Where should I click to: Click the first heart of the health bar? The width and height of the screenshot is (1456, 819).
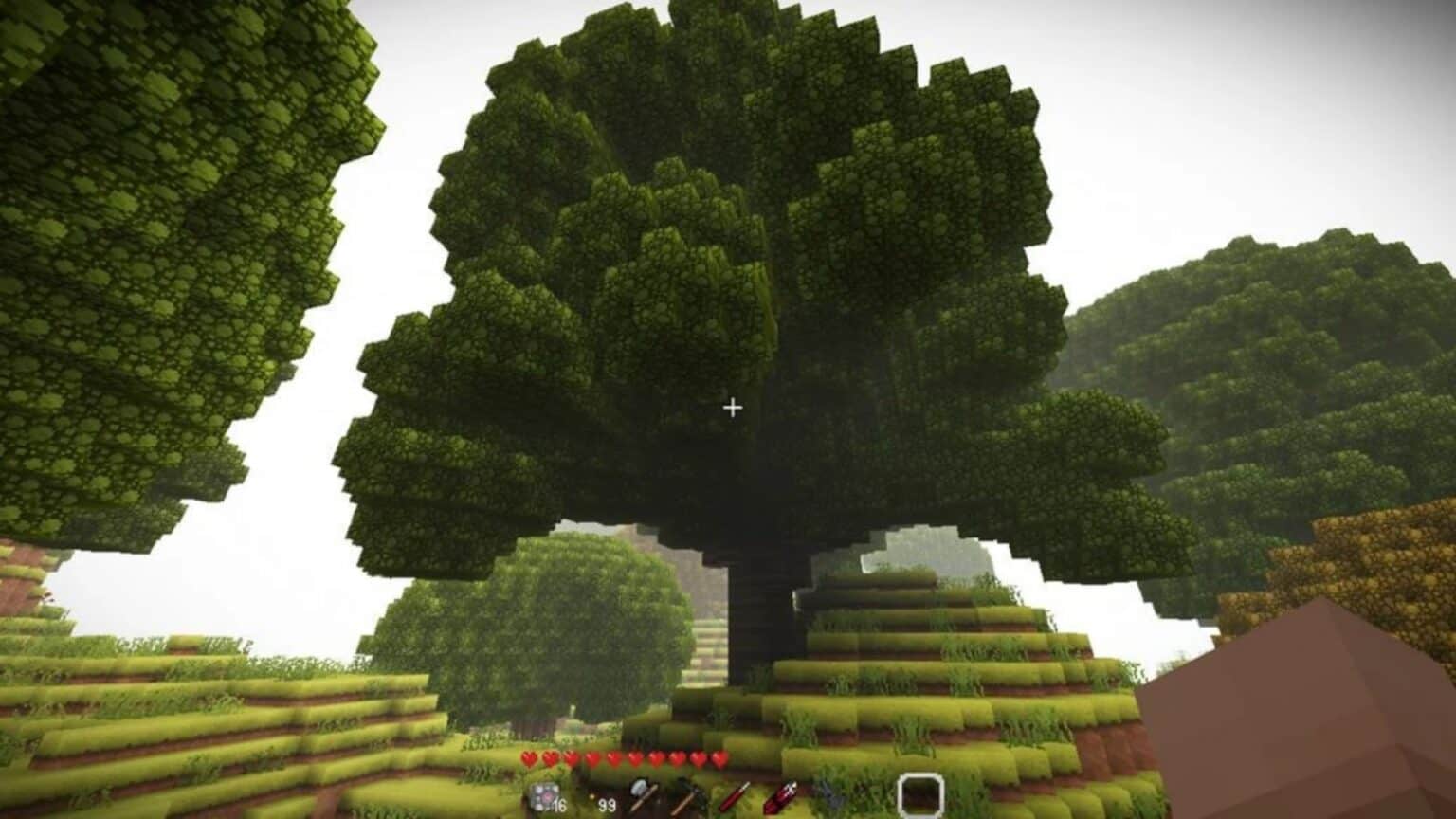tap(530, 758)
